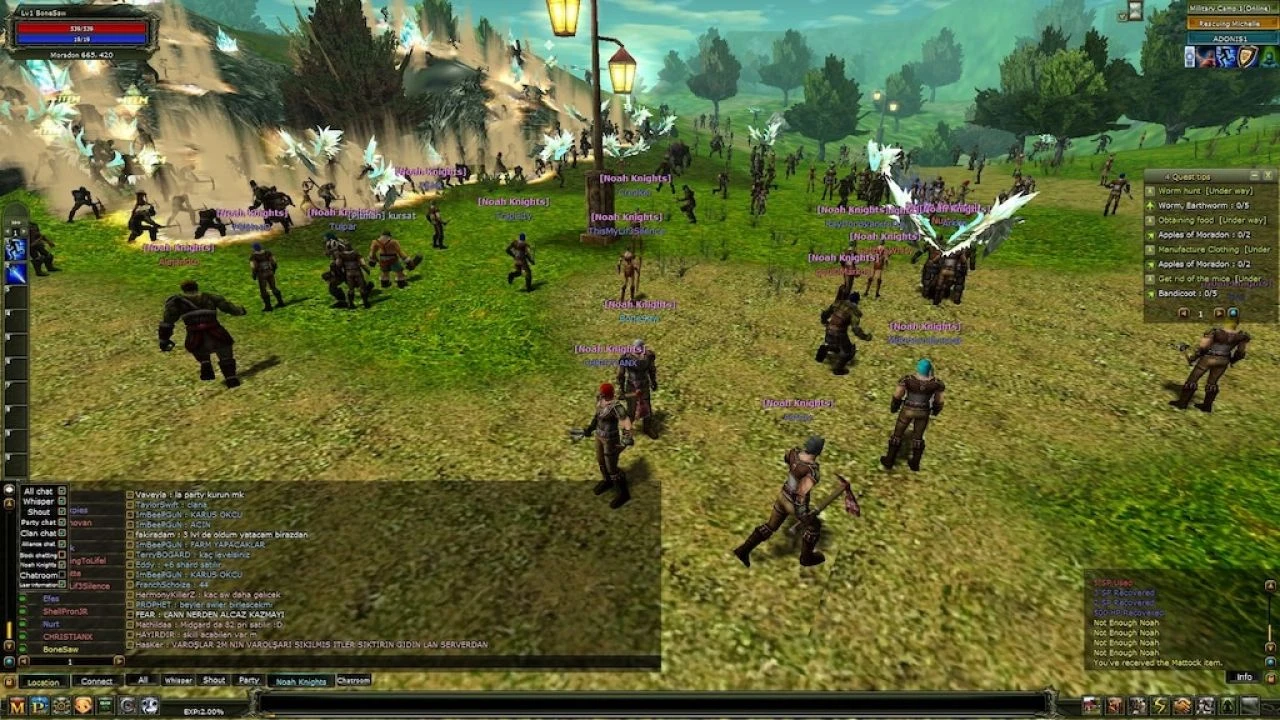This screenshot has width=1280, height=720.
Task: Open the Power-Up Store with the P icon
Action: (x=37, y=707)
